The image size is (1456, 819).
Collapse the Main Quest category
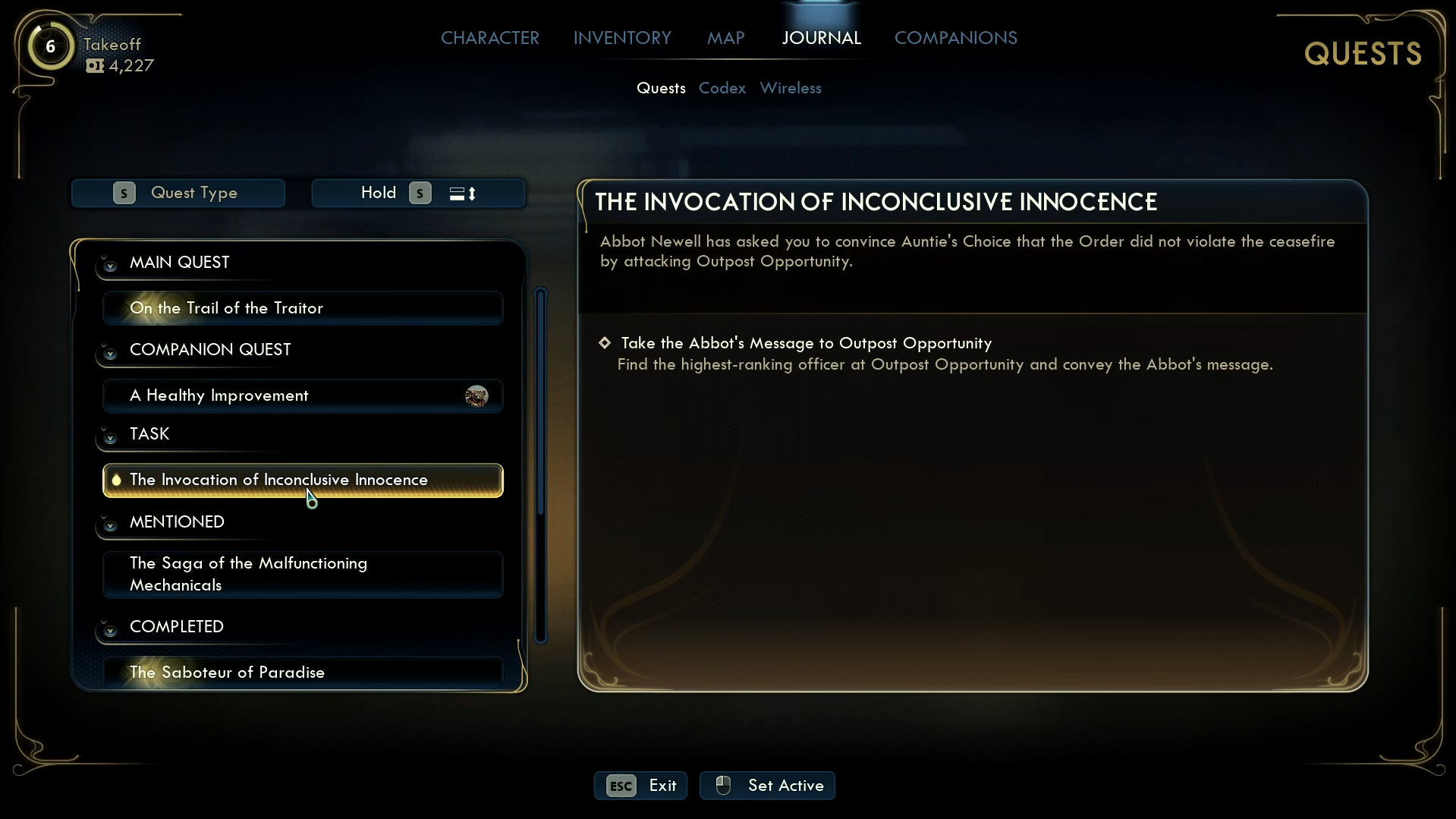coord(110,265)
